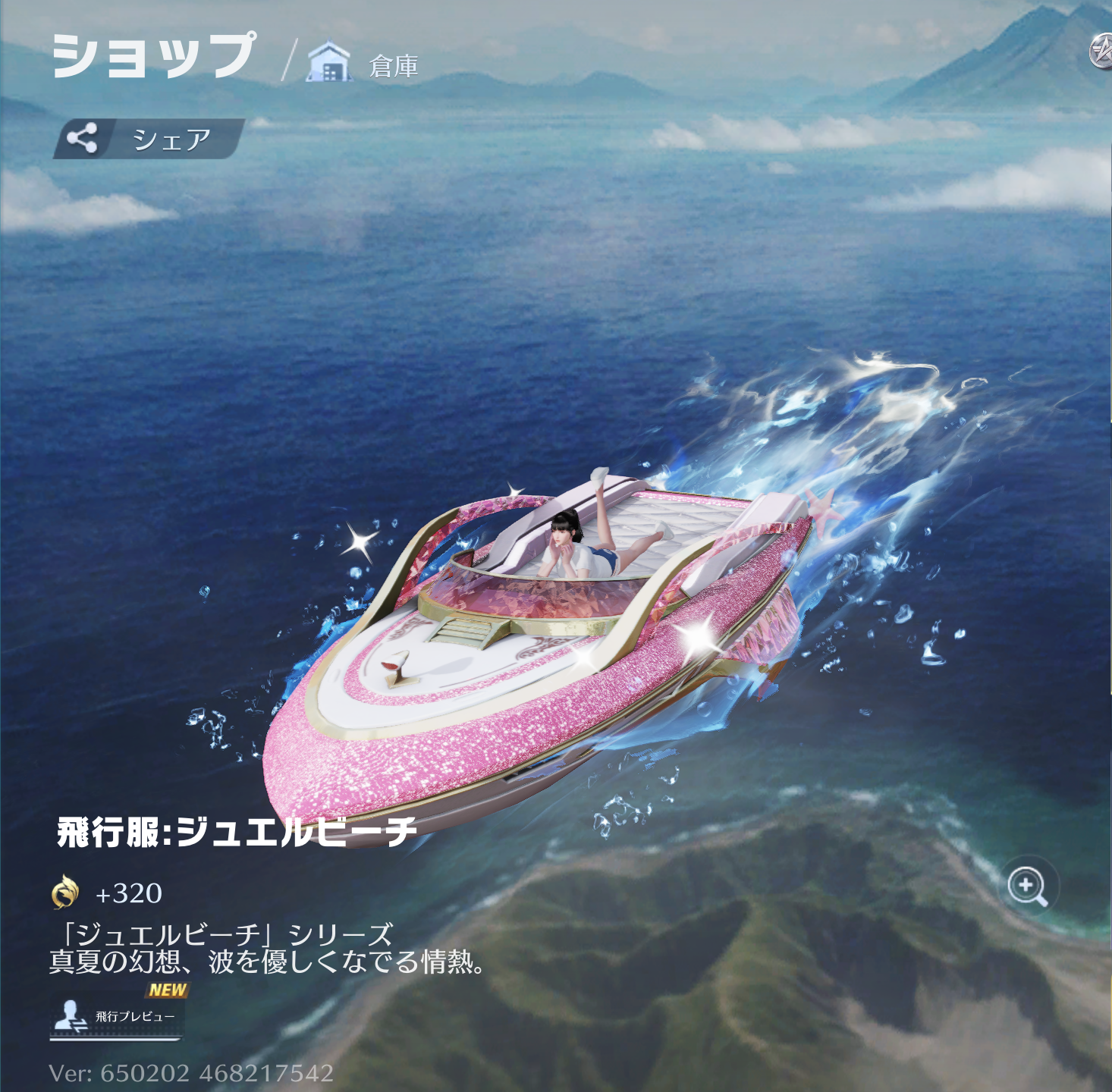Open the 倉庫 warehouse tab
Screen dimensions: 1112x1092
click(364, 64)
